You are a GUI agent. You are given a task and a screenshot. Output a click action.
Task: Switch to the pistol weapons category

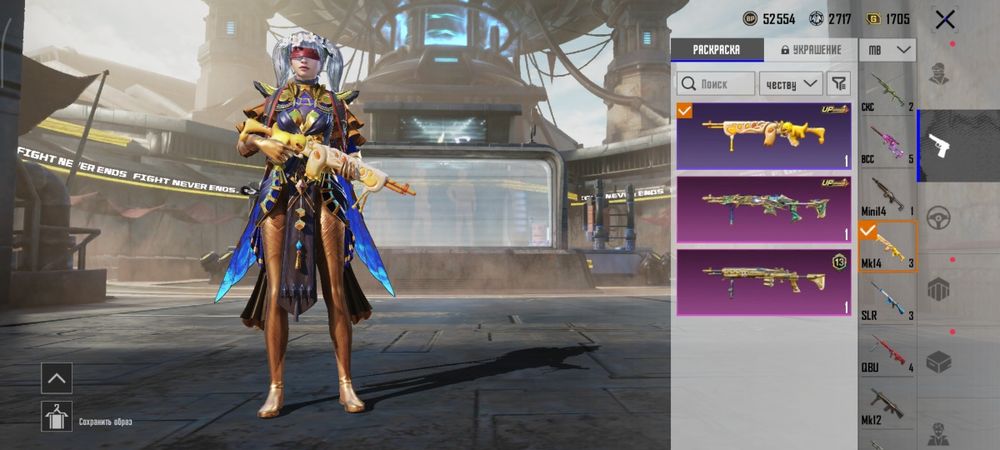tap(938, 146)
